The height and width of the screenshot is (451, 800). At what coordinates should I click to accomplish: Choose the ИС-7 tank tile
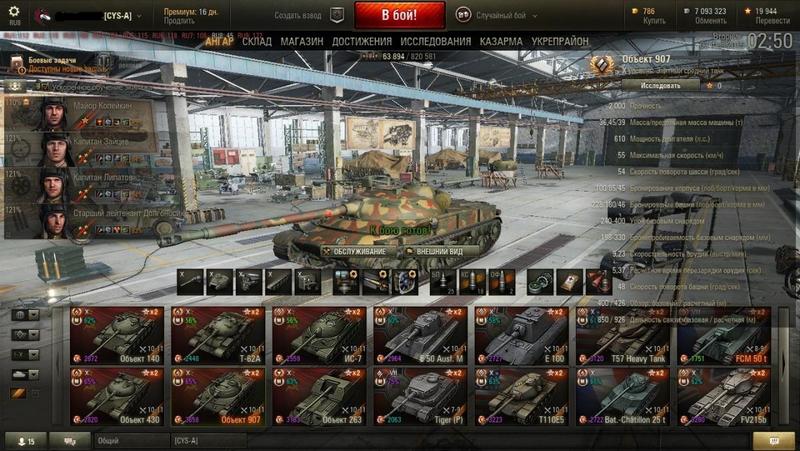pos(319,336)
